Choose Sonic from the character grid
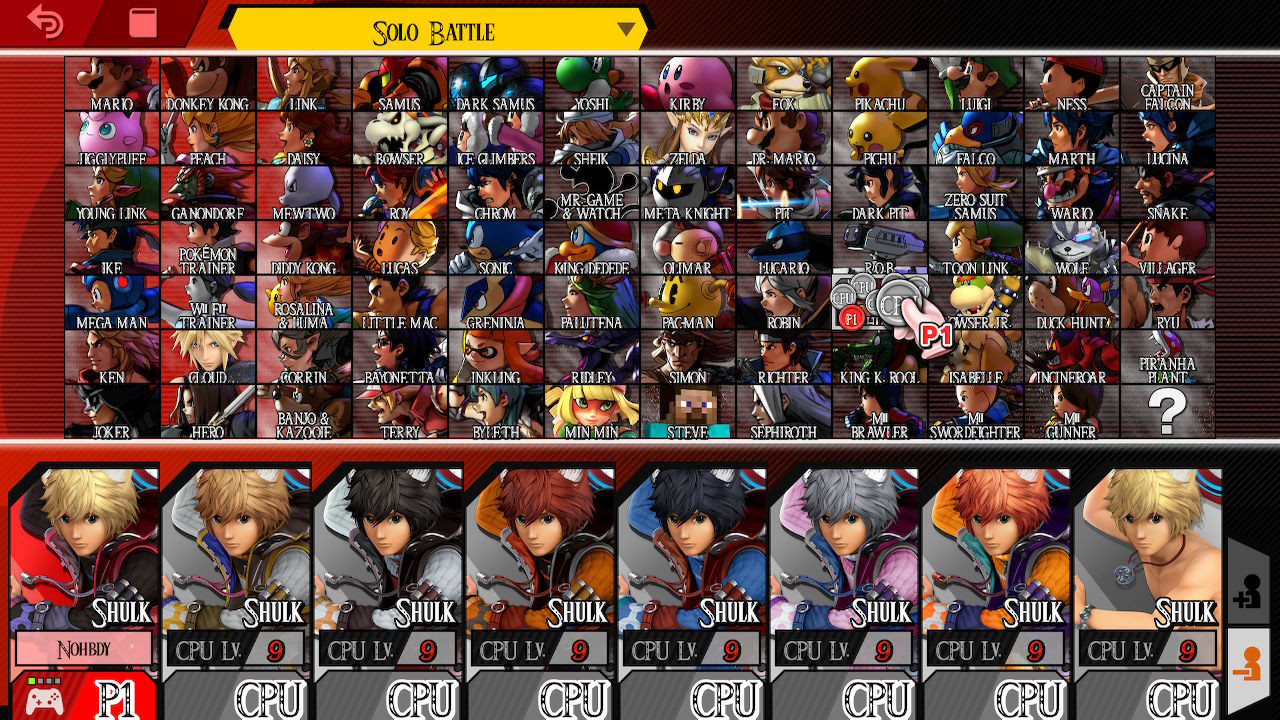1280x720 pixels. (x=495, y=248)
